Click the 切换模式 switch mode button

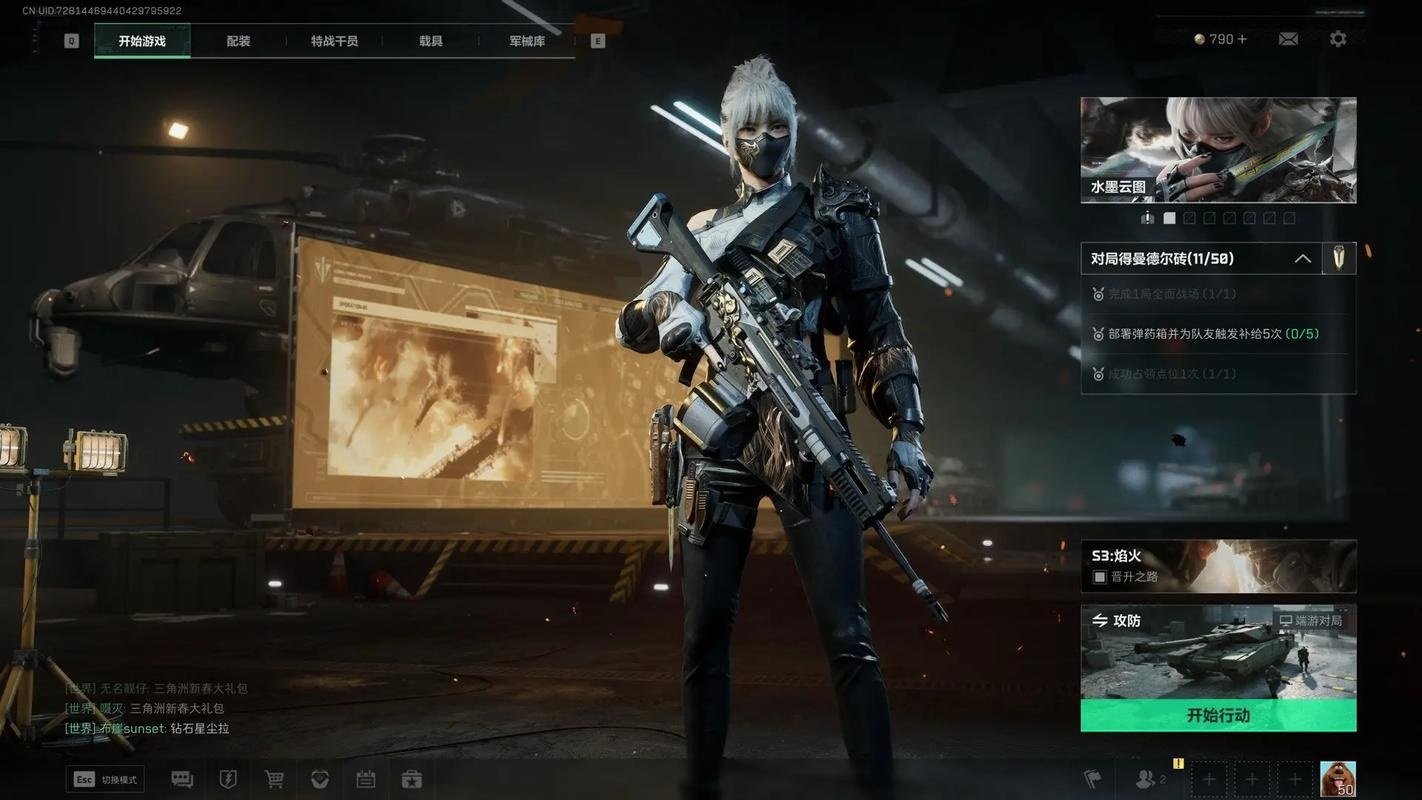tap(106, 780)
